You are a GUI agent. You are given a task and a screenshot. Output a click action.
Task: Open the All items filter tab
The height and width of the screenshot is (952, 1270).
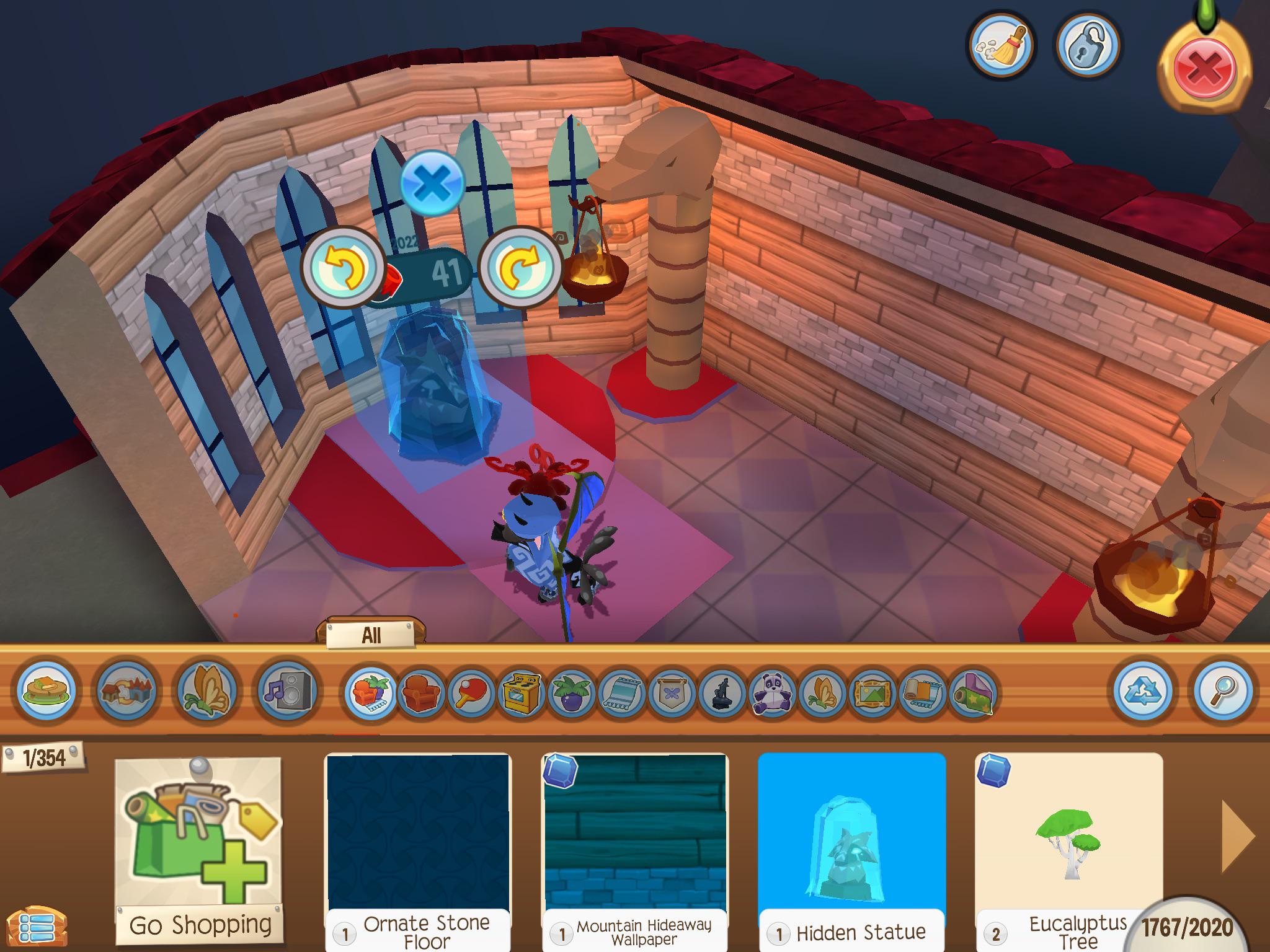pos(371,633)
